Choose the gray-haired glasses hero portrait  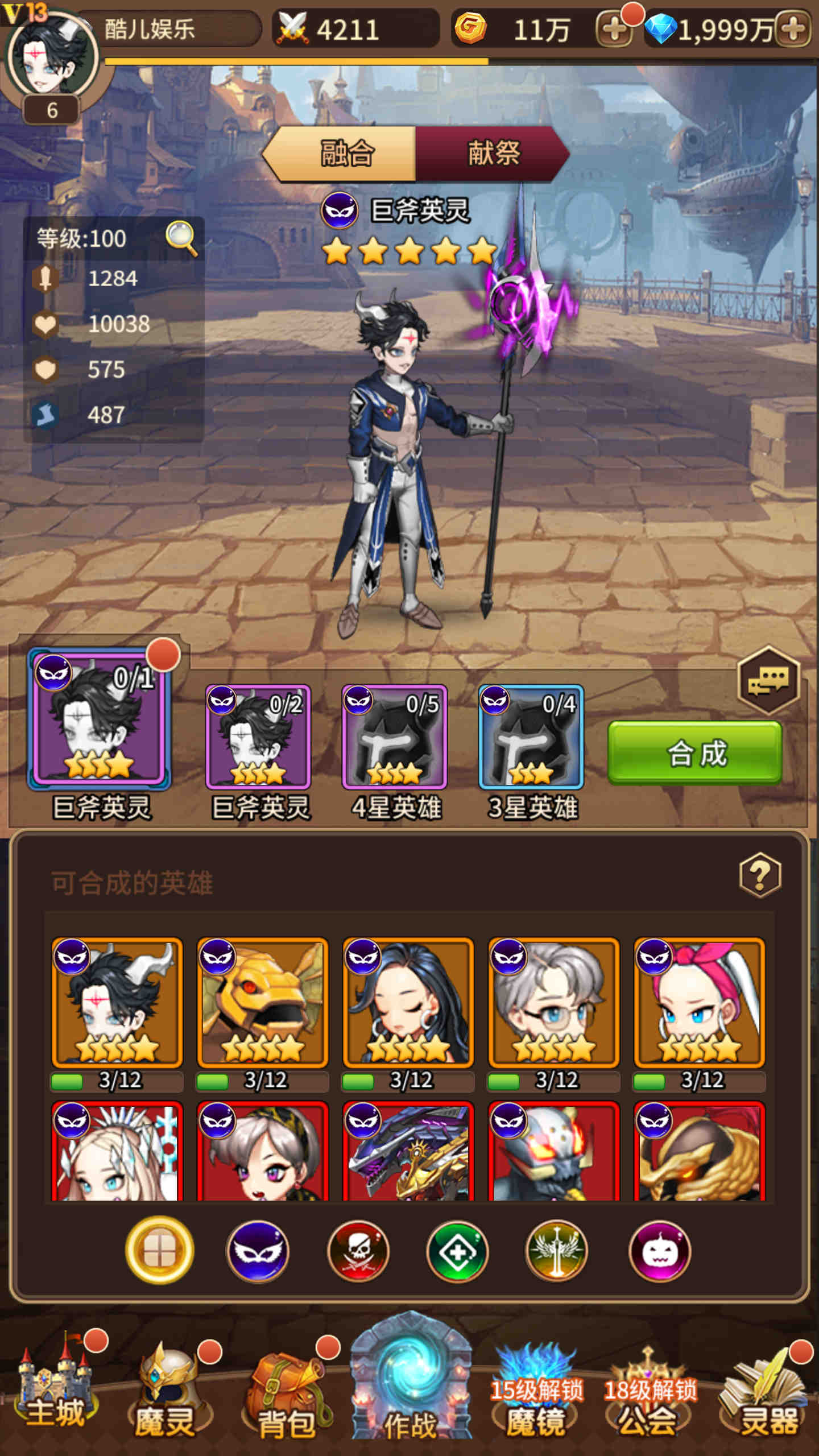(554, 1002)
